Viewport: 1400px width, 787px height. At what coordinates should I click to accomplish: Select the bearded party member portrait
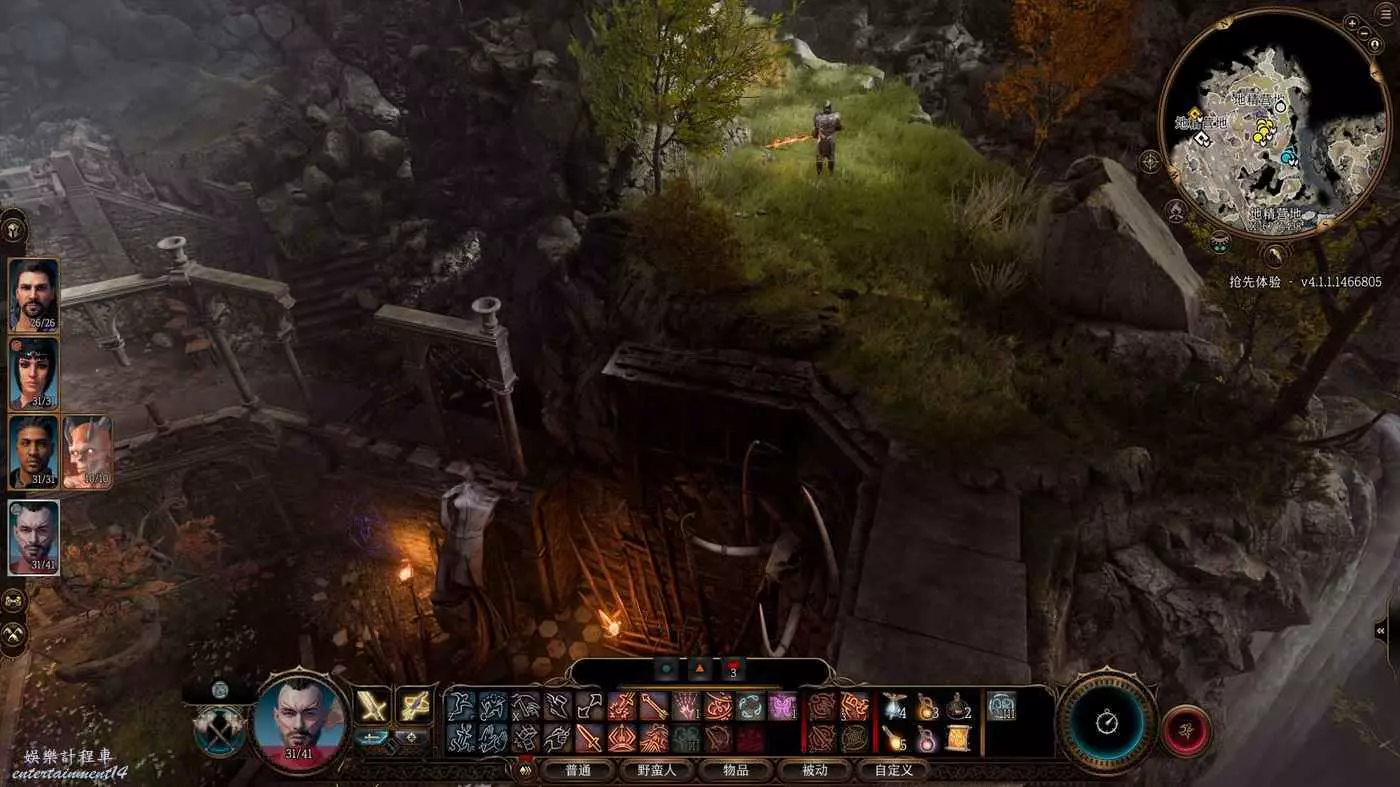pyautogui.click(x=34, y=294)
